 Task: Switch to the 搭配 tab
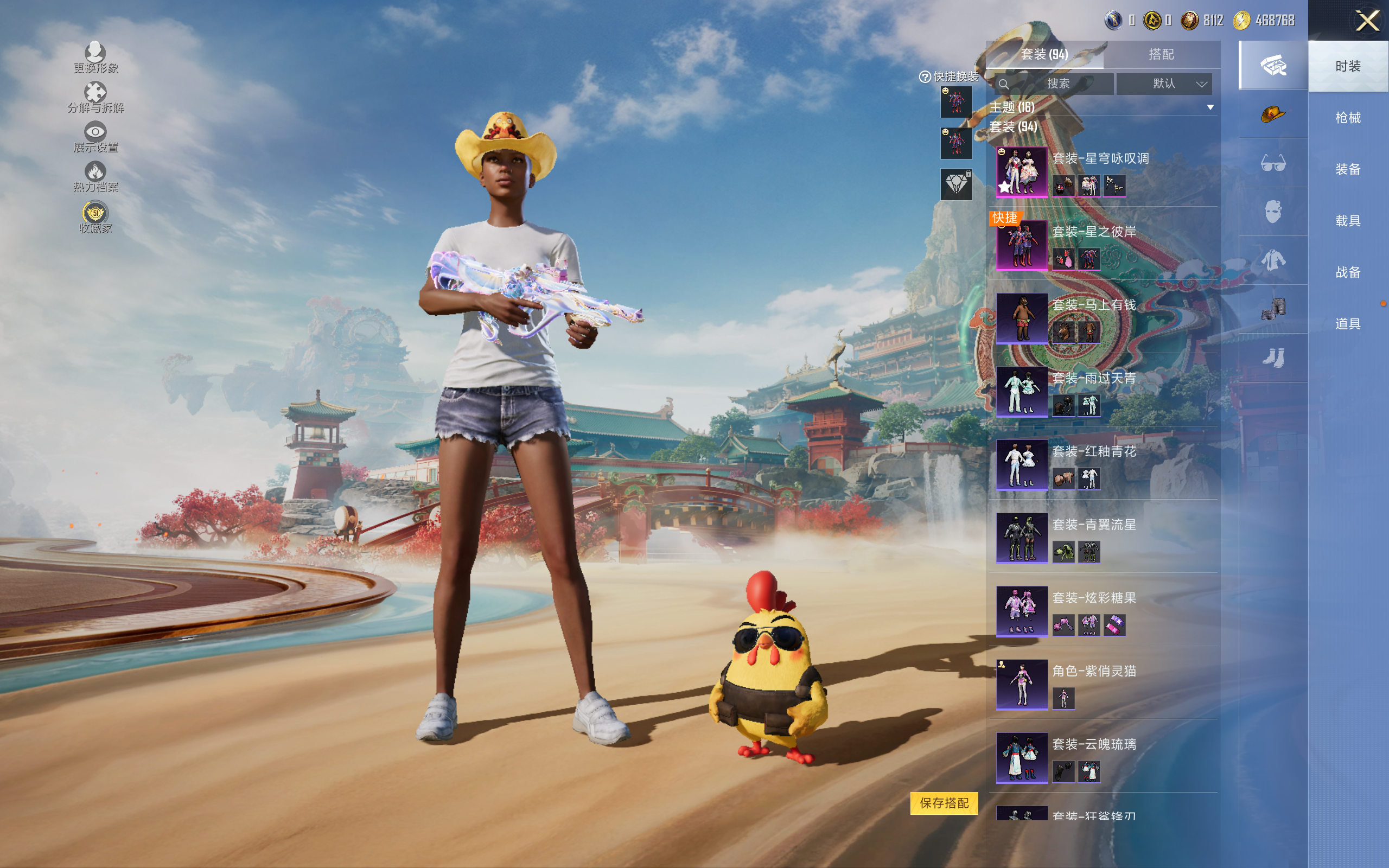click(1161, 55)
